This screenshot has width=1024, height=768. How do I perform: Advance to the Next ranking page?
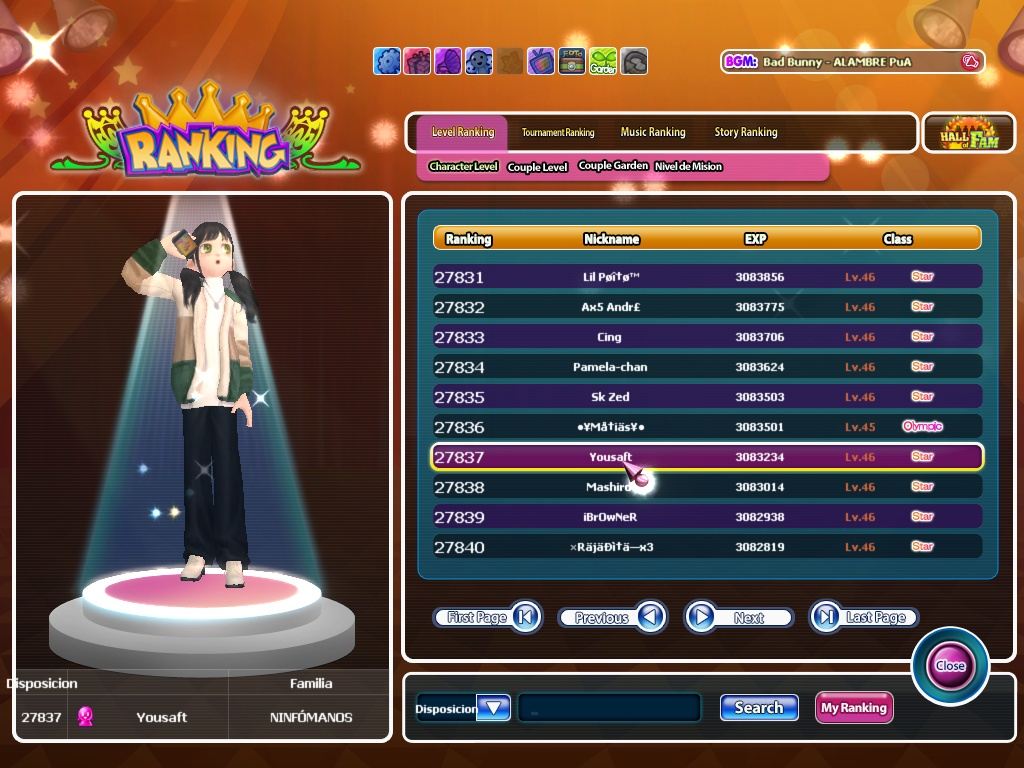tap(738, 617)
